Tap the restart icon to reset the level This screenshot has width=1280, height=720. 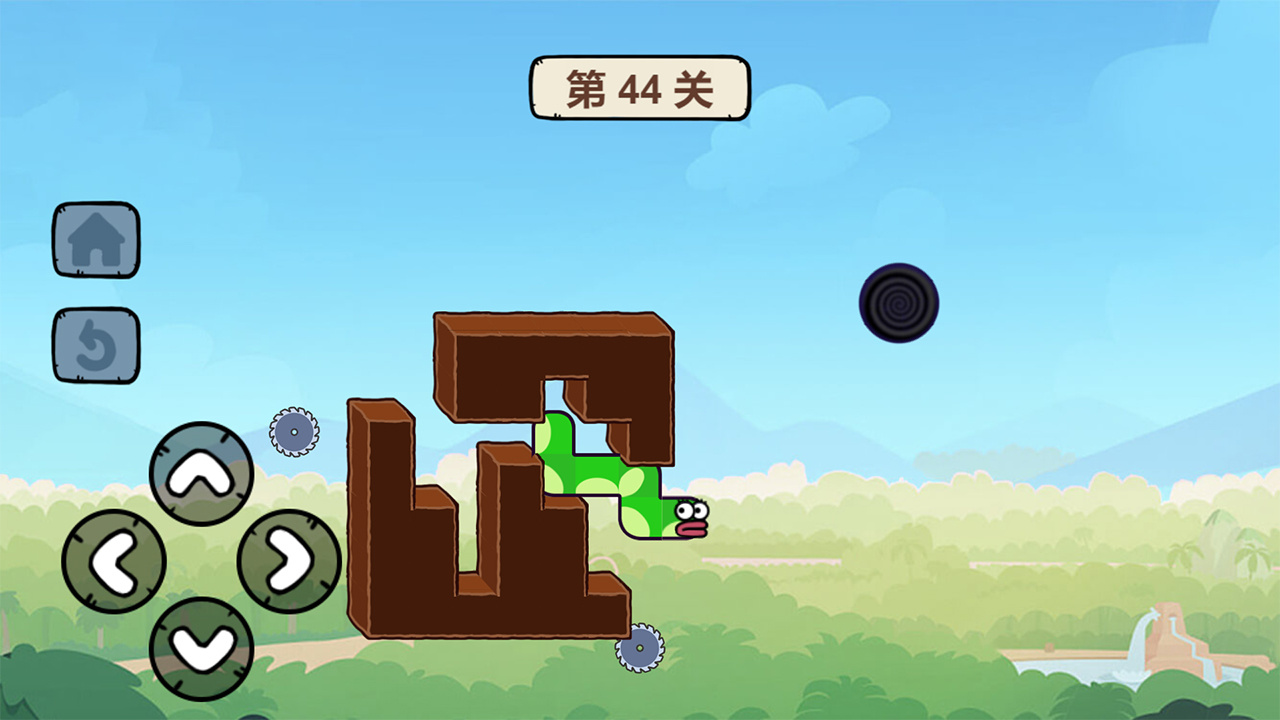95,345
